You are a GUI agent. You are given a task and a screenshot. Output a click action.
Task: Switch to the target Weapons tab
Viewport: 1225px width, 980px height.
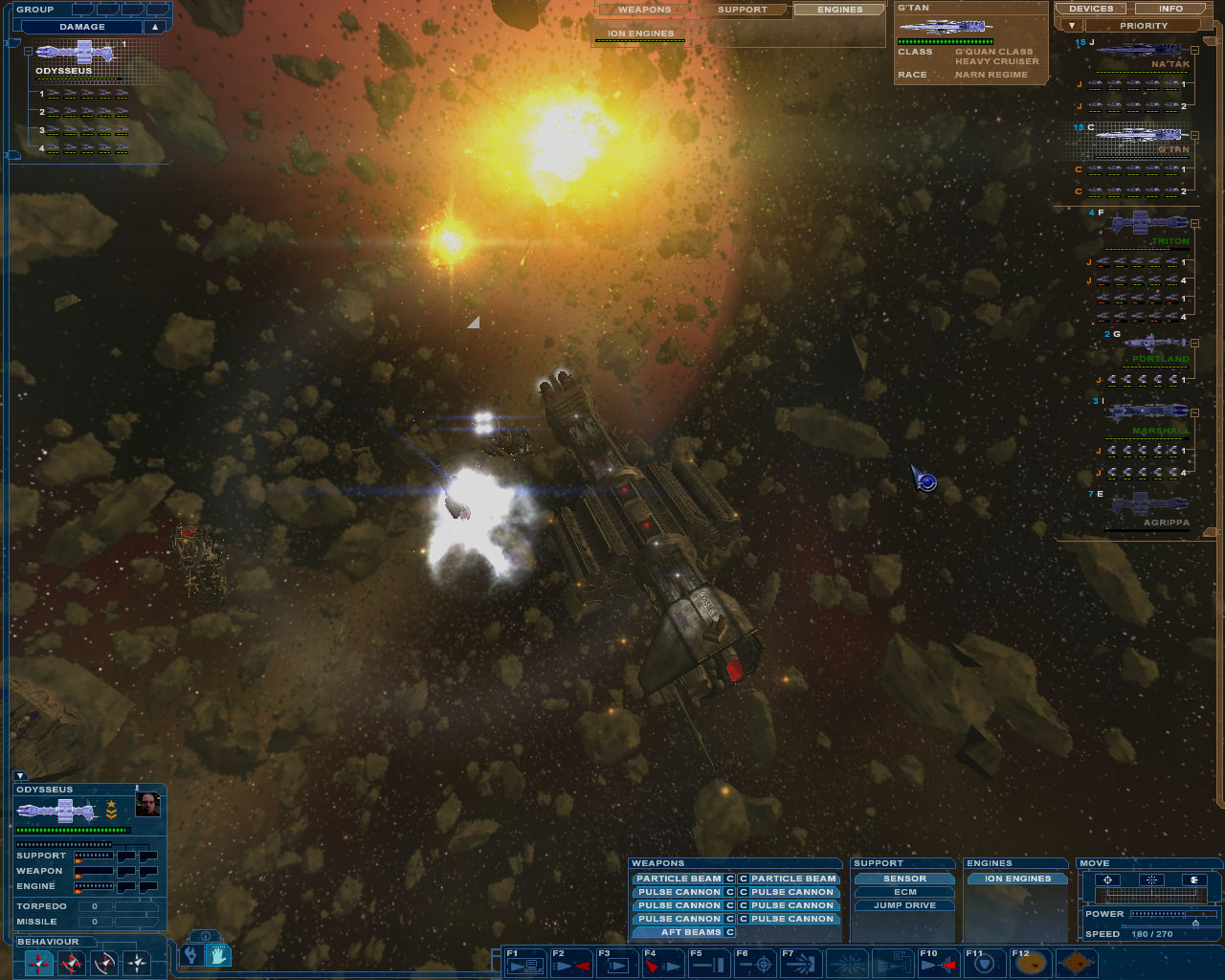point(644,10)
